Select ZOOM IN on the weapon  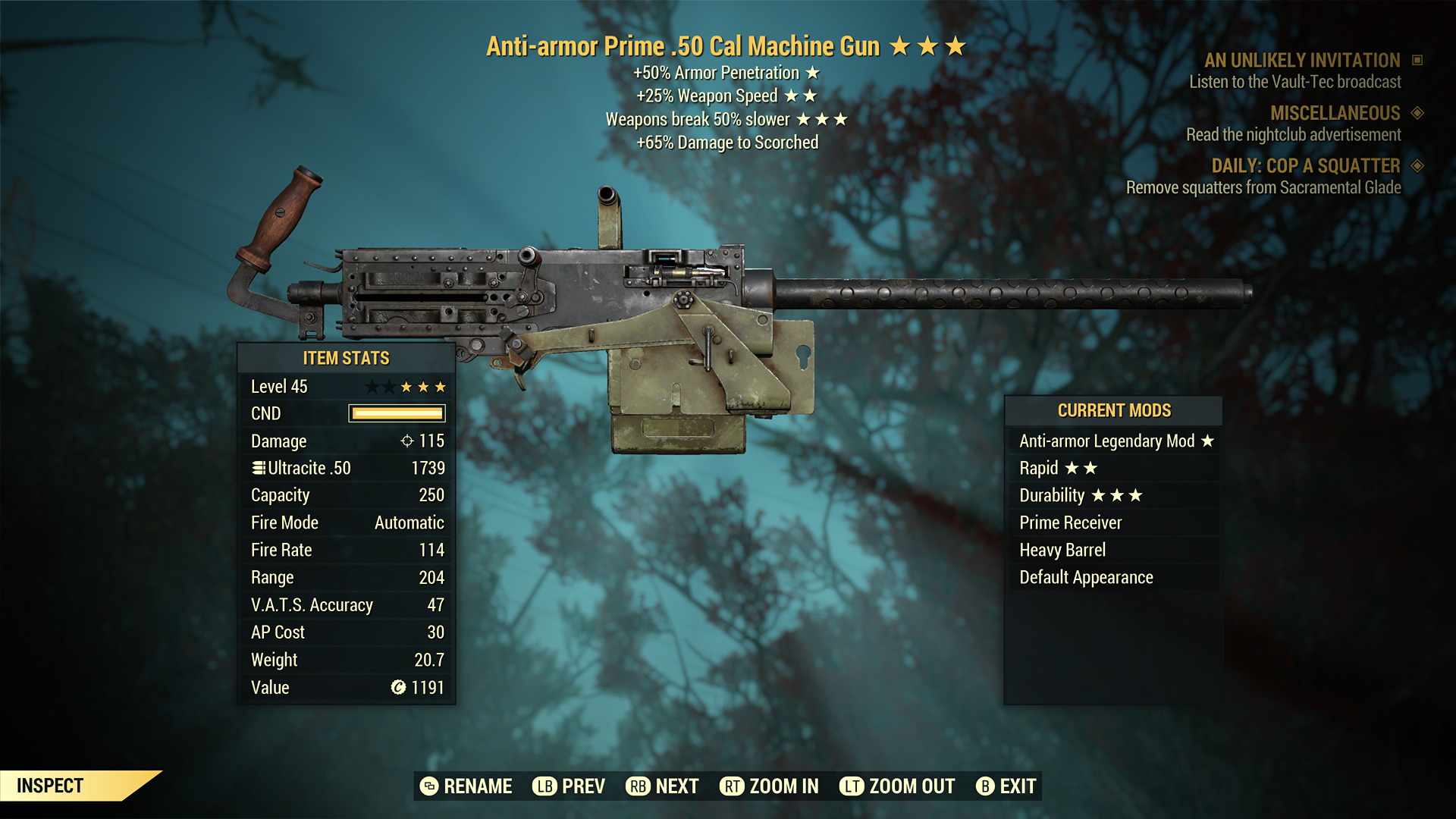(x=769, y=786)
